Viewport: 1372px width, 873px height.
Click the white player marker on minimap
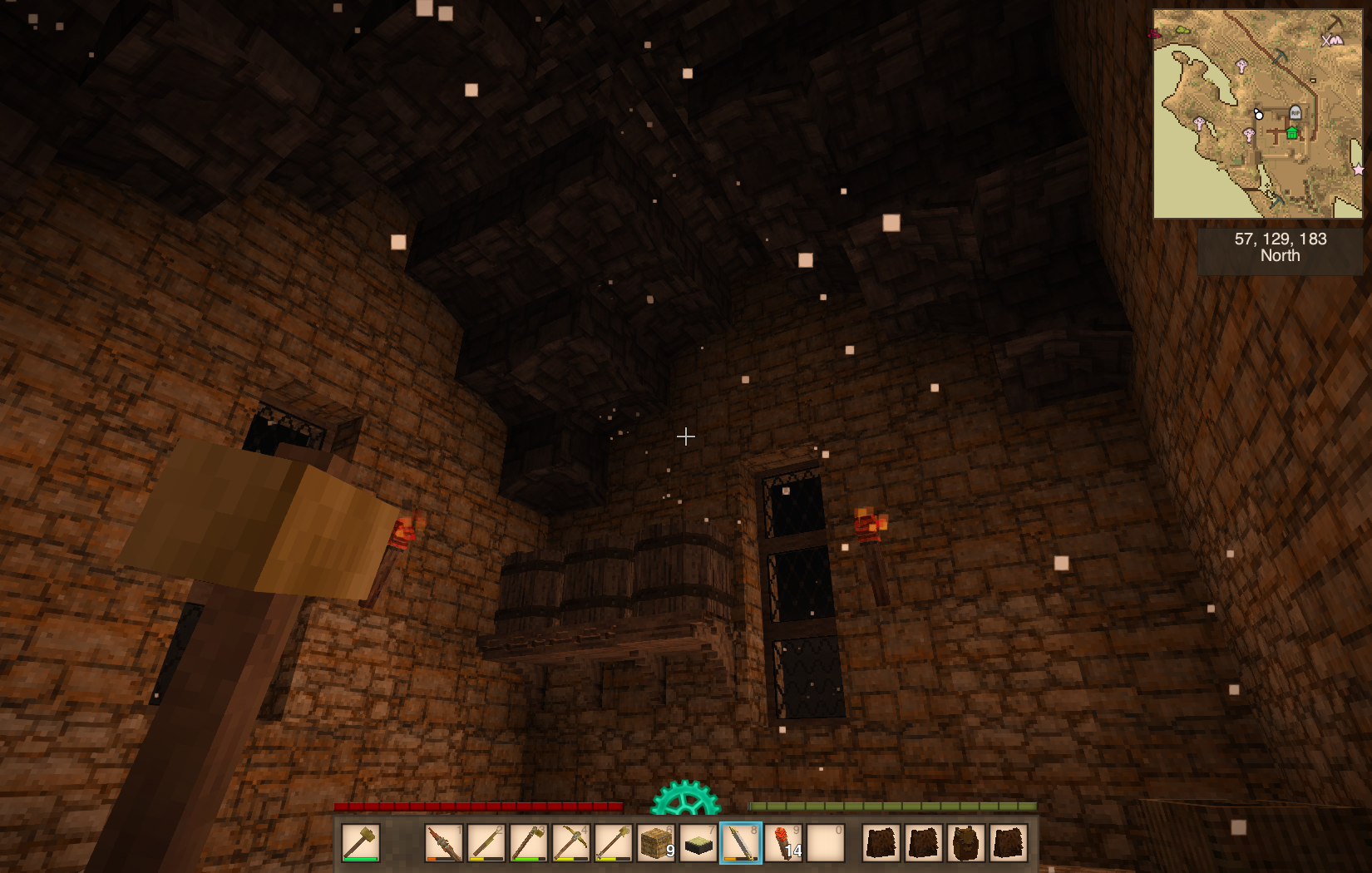tap(1258, 114)
